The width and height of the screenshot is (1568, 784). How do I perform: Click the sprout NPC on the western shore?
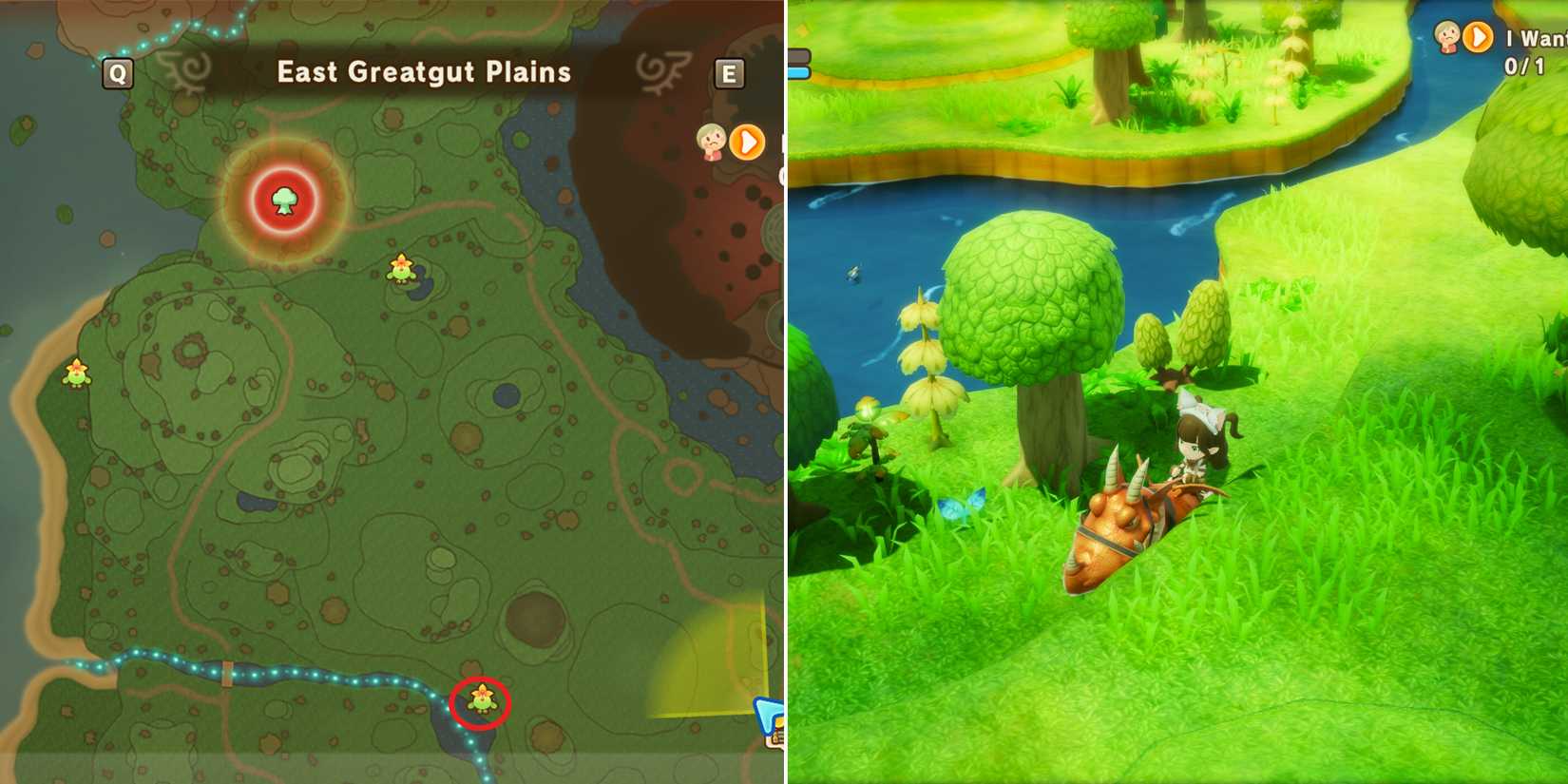76,371
